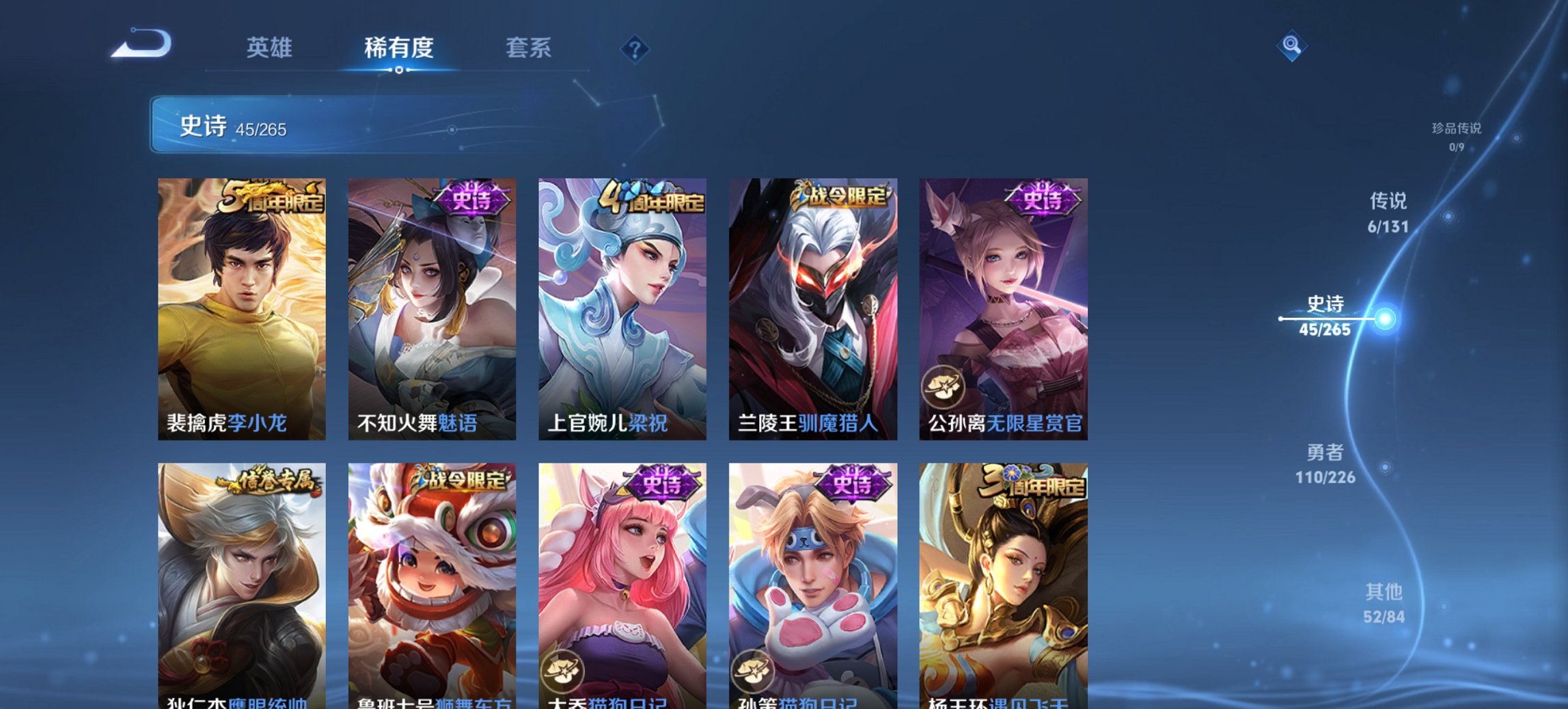Screen dimensions: 1568x709
Task: Click the 史诗 badge on 魅语 card
Action: coord(471,198)
